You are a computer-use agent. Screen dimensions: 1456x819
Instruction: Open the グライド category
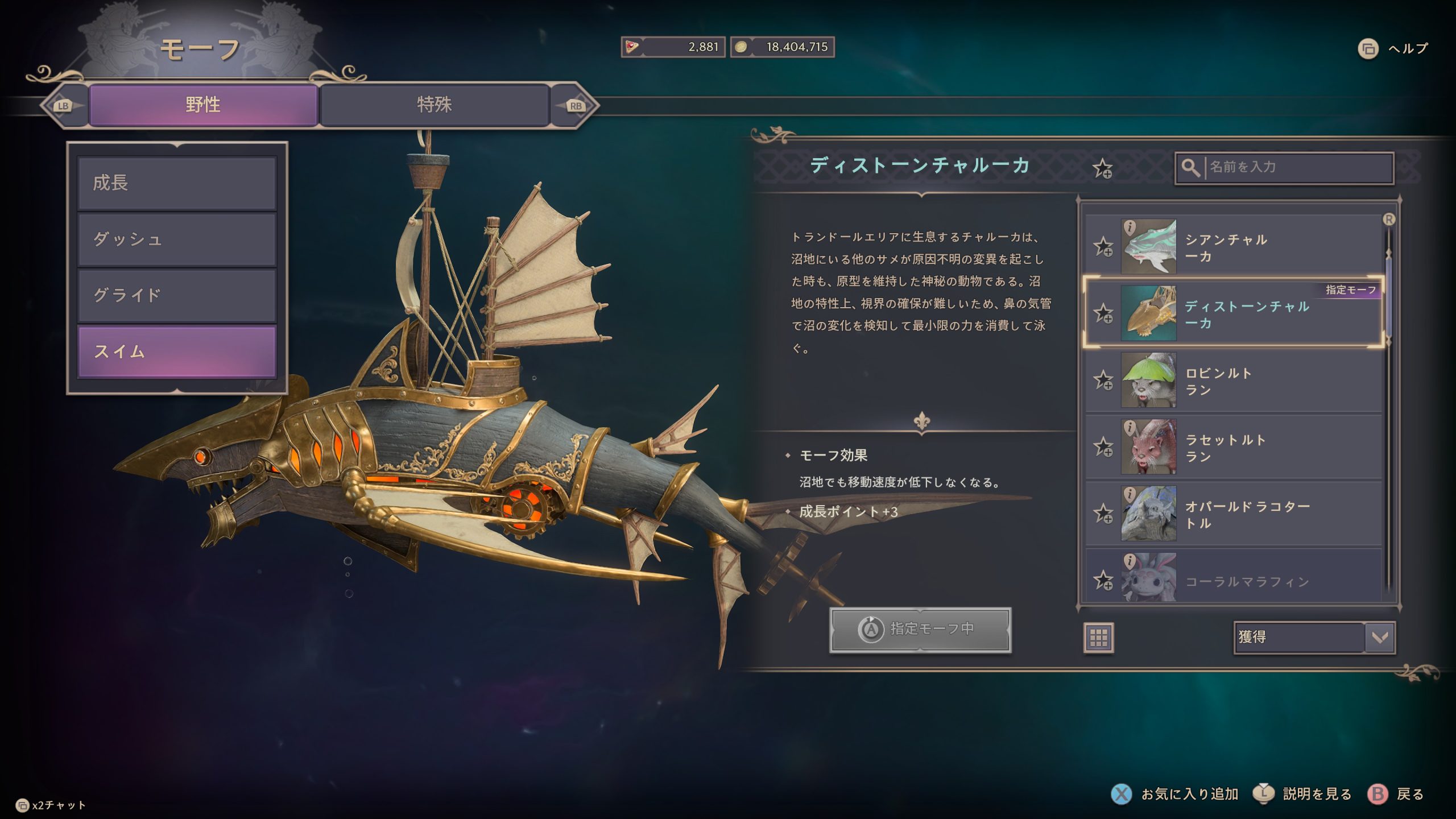click(177, 295)
